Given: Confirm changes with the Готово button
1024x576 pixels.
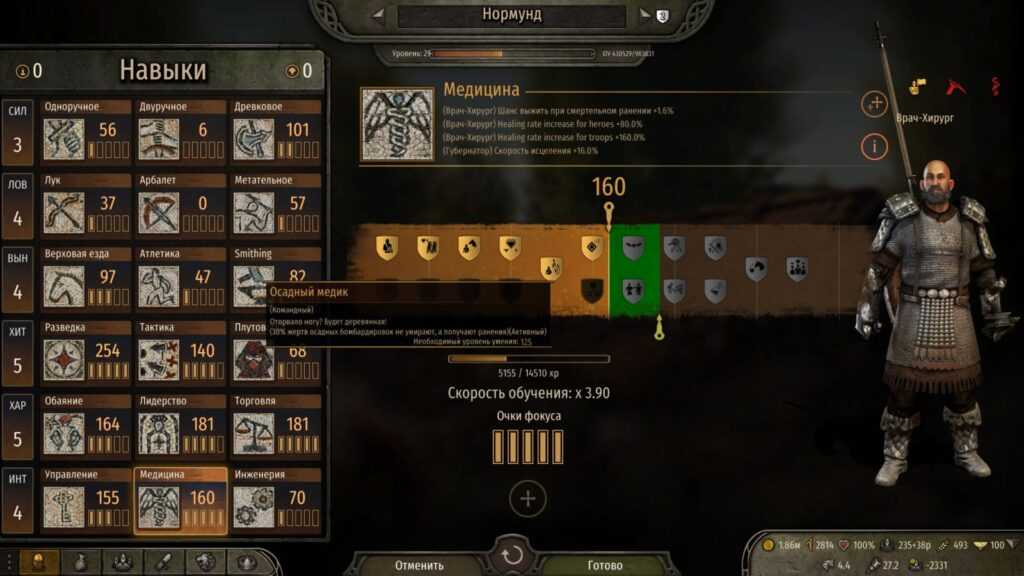Looking at the screenshot, I should (x=604, y=565).
